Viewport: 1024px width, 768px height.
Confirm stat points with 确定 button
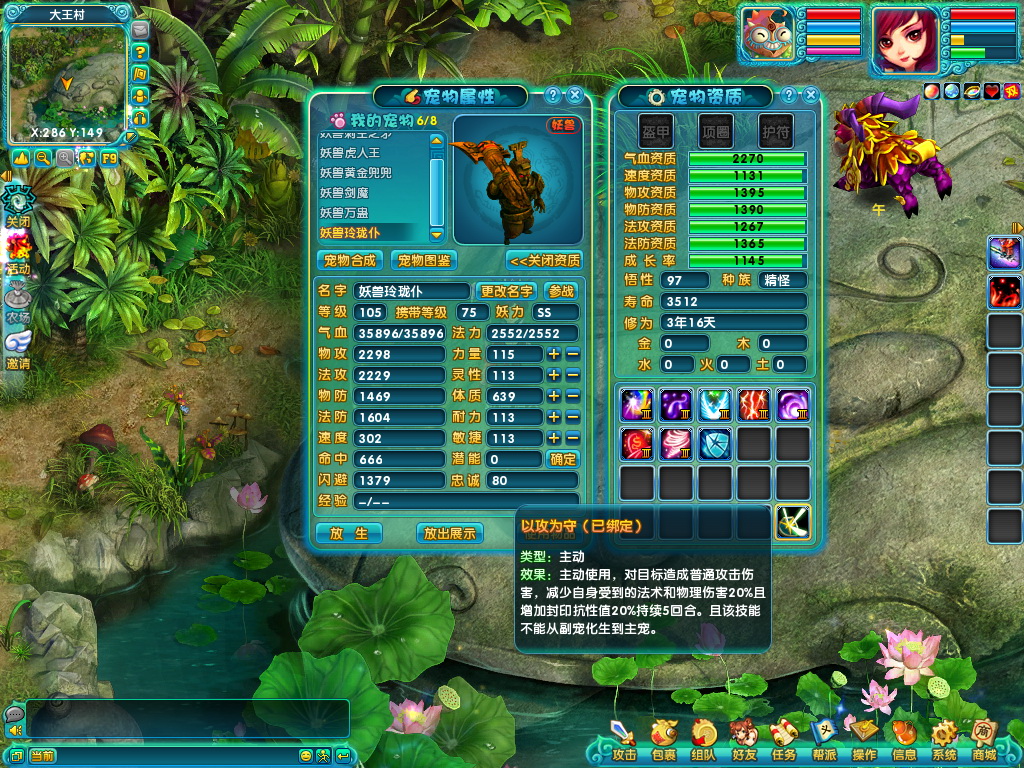(x=563, y=459)
